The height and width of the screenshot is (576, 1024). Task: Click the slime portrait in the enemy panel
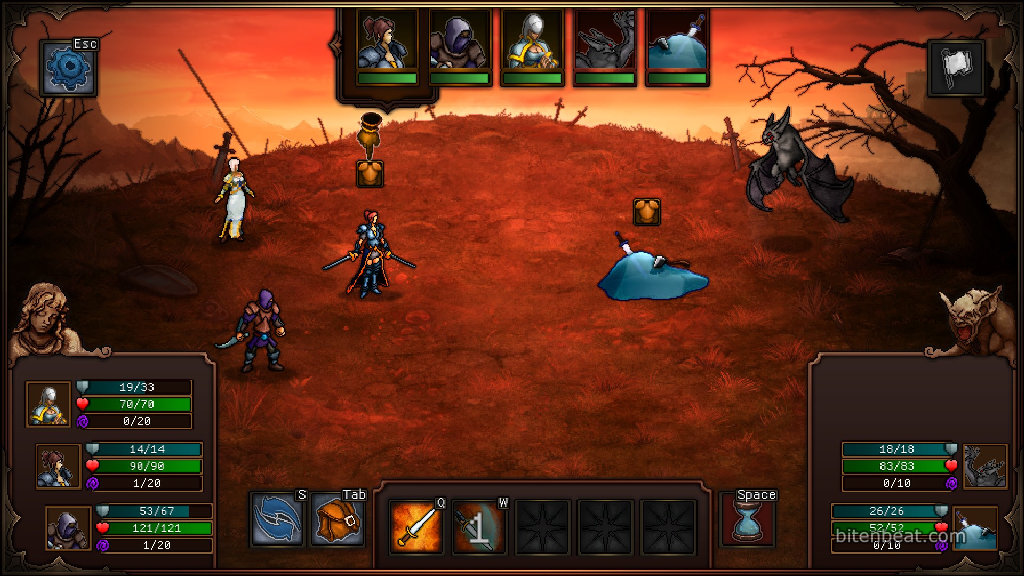975,528
